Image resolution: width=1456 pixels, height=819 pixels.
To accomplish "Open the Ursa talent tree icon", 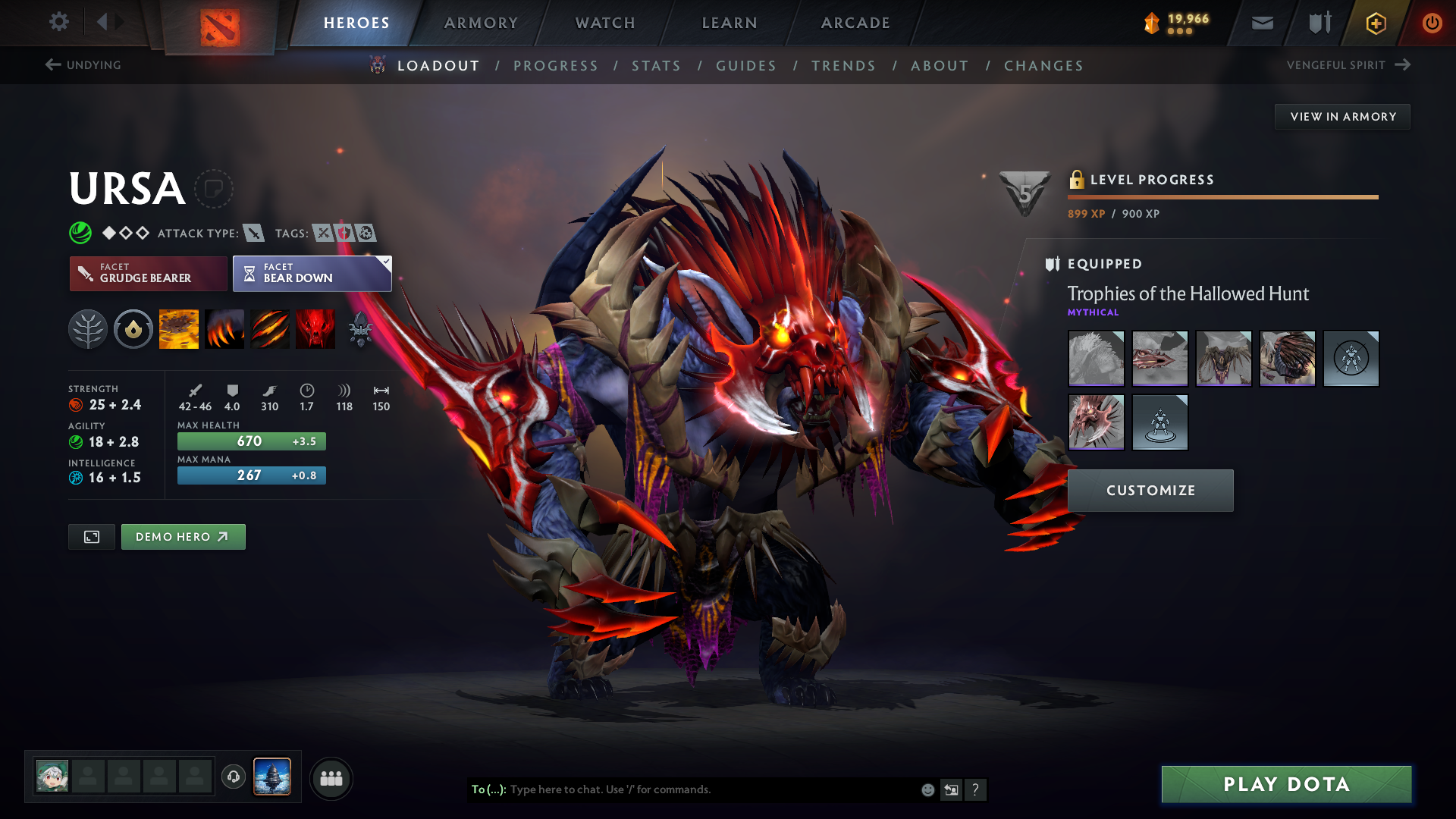I will click(x=88, y=329).
